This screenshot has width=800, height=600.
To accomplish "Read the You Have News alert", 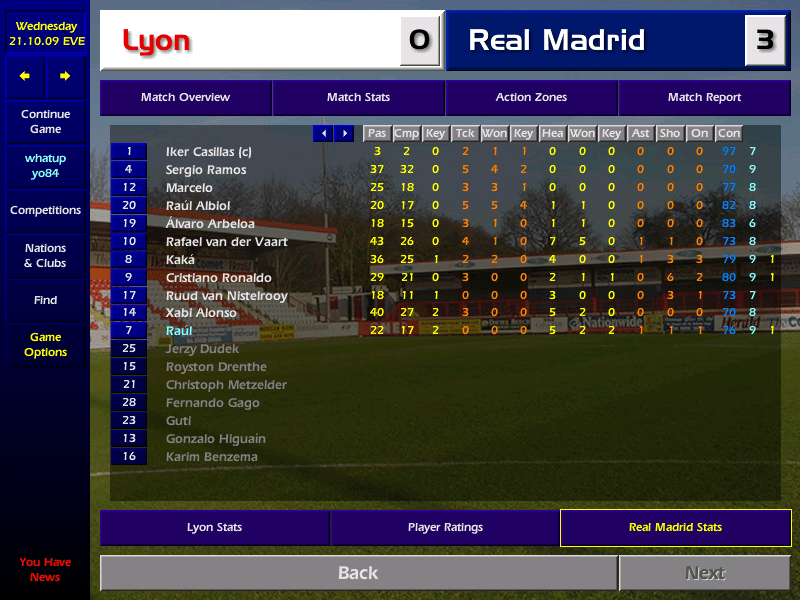I will pos(45,570).
